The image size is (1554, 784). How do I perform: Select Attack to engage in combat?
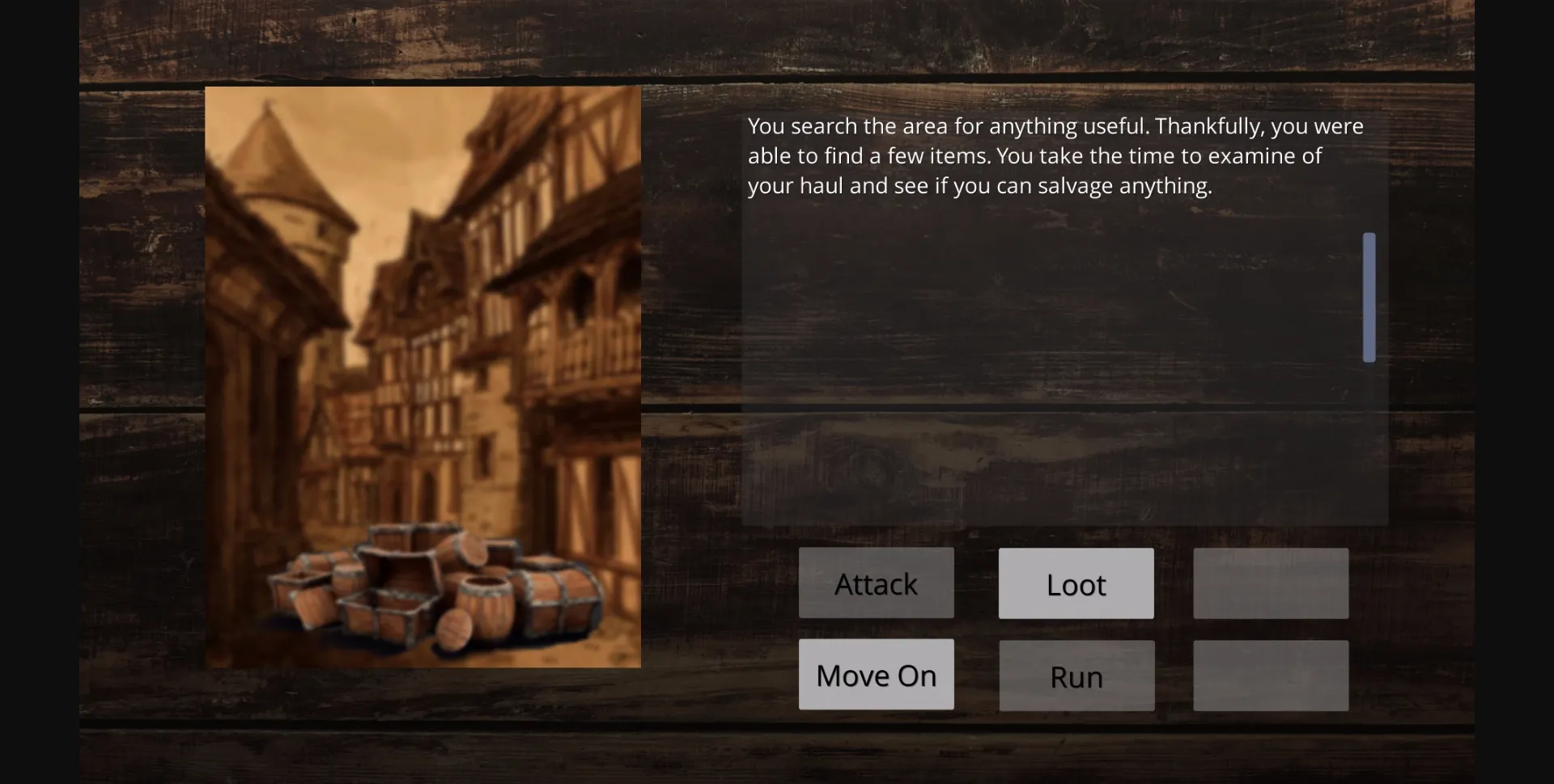(x=876, y=583)
